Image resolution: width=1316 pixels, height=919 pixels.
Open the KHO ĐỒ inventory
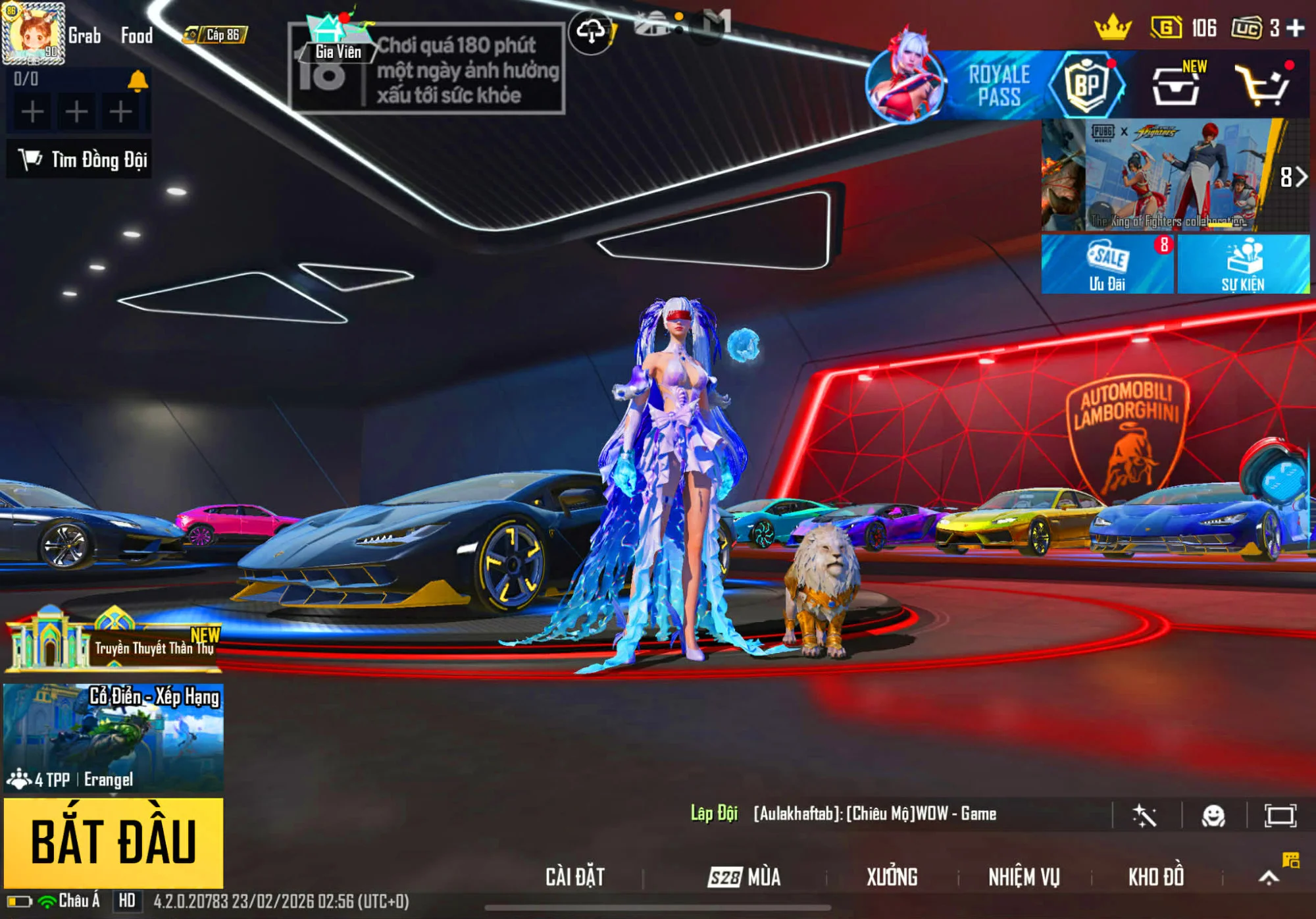pos(1156,877)
